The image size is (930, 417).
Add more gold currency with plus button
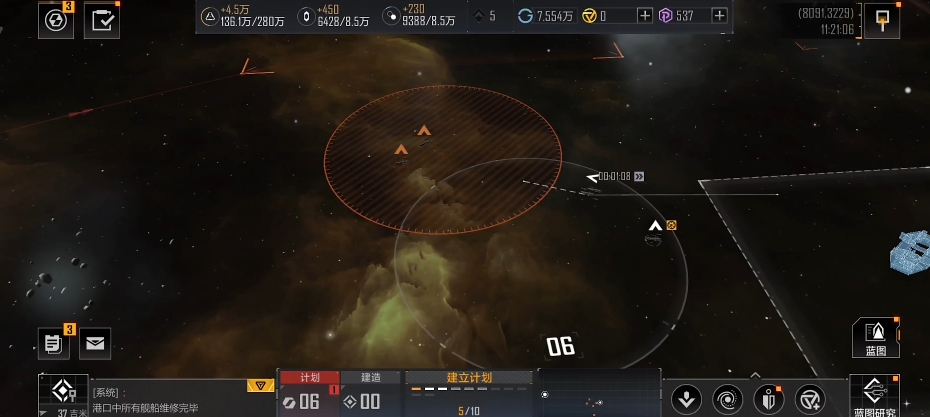[645, 15]
